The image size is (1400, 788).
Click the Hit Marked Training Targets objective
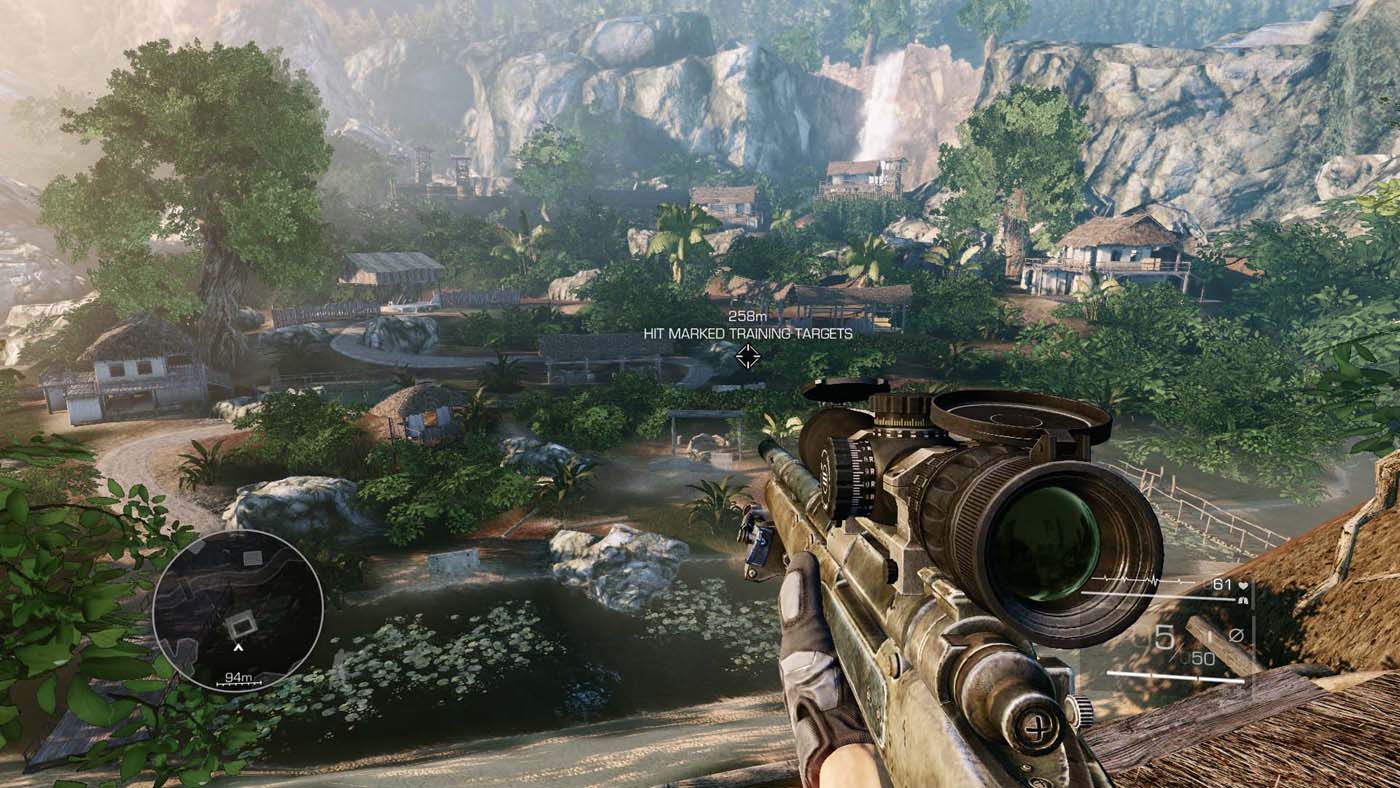click(x=747, y=333)
